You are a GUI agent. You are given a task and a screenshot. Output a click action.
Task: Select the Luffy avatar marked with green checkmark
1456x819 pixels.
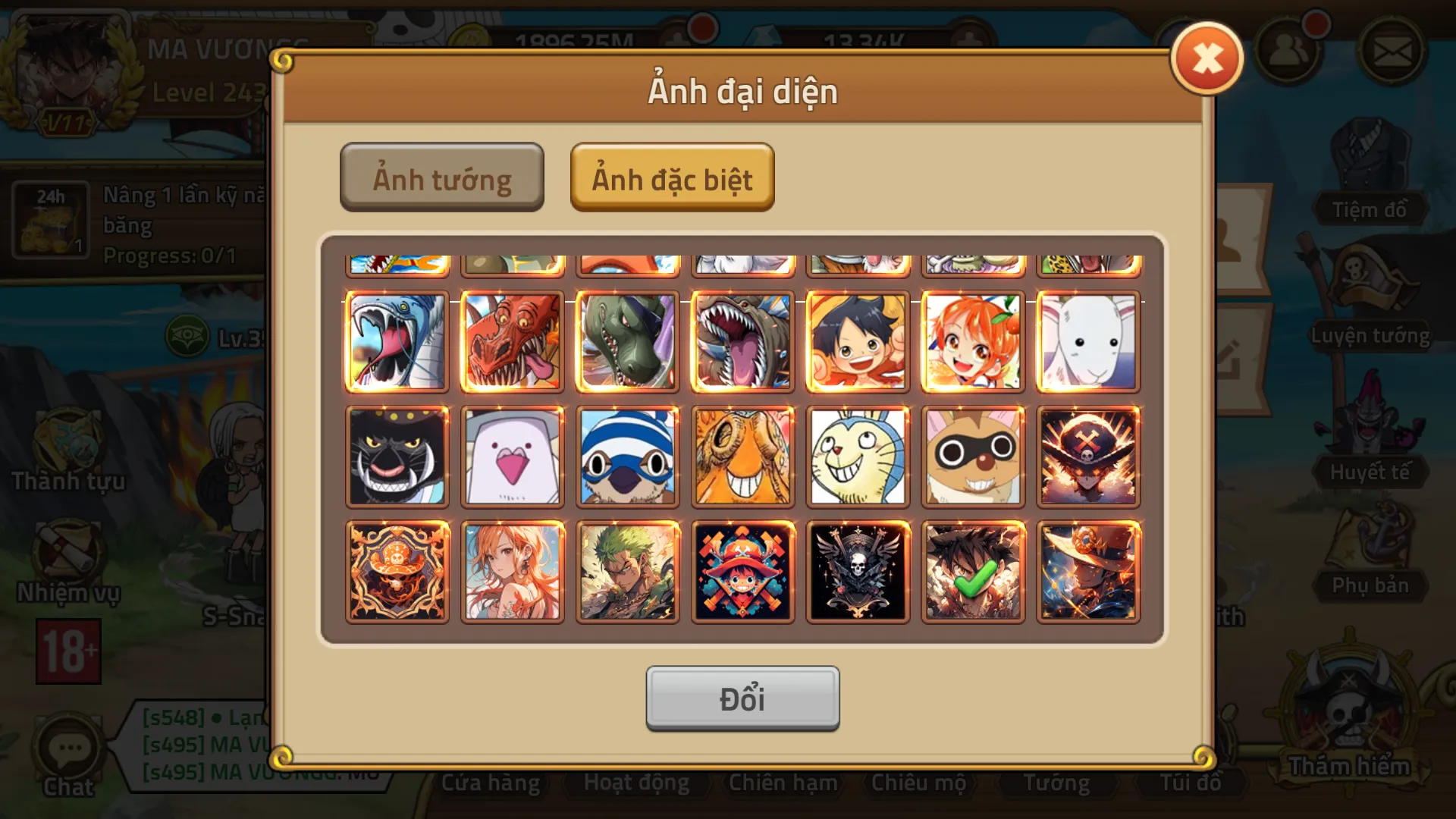pos(971,573)
